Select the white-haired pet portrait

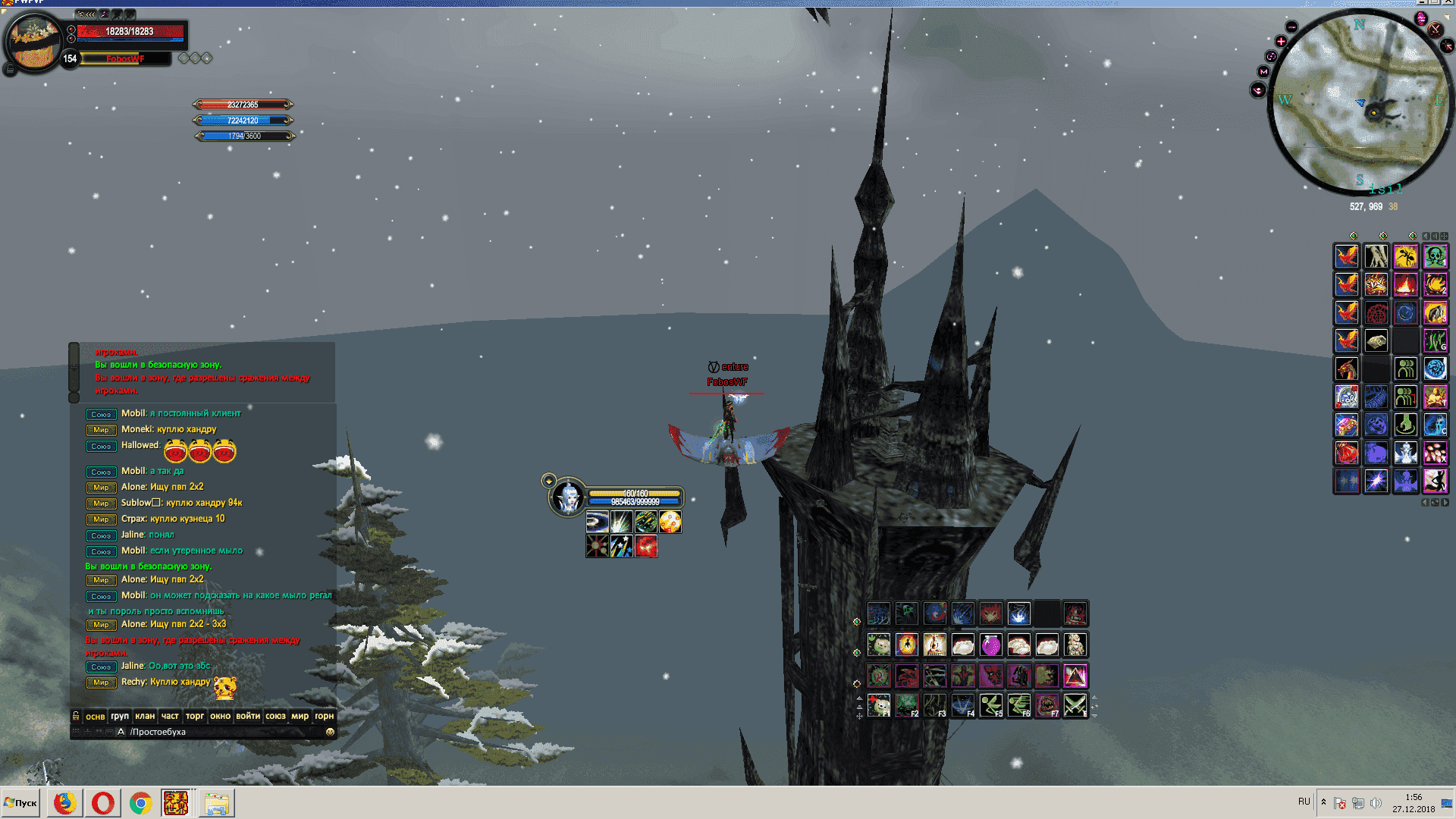pos(567,498)
